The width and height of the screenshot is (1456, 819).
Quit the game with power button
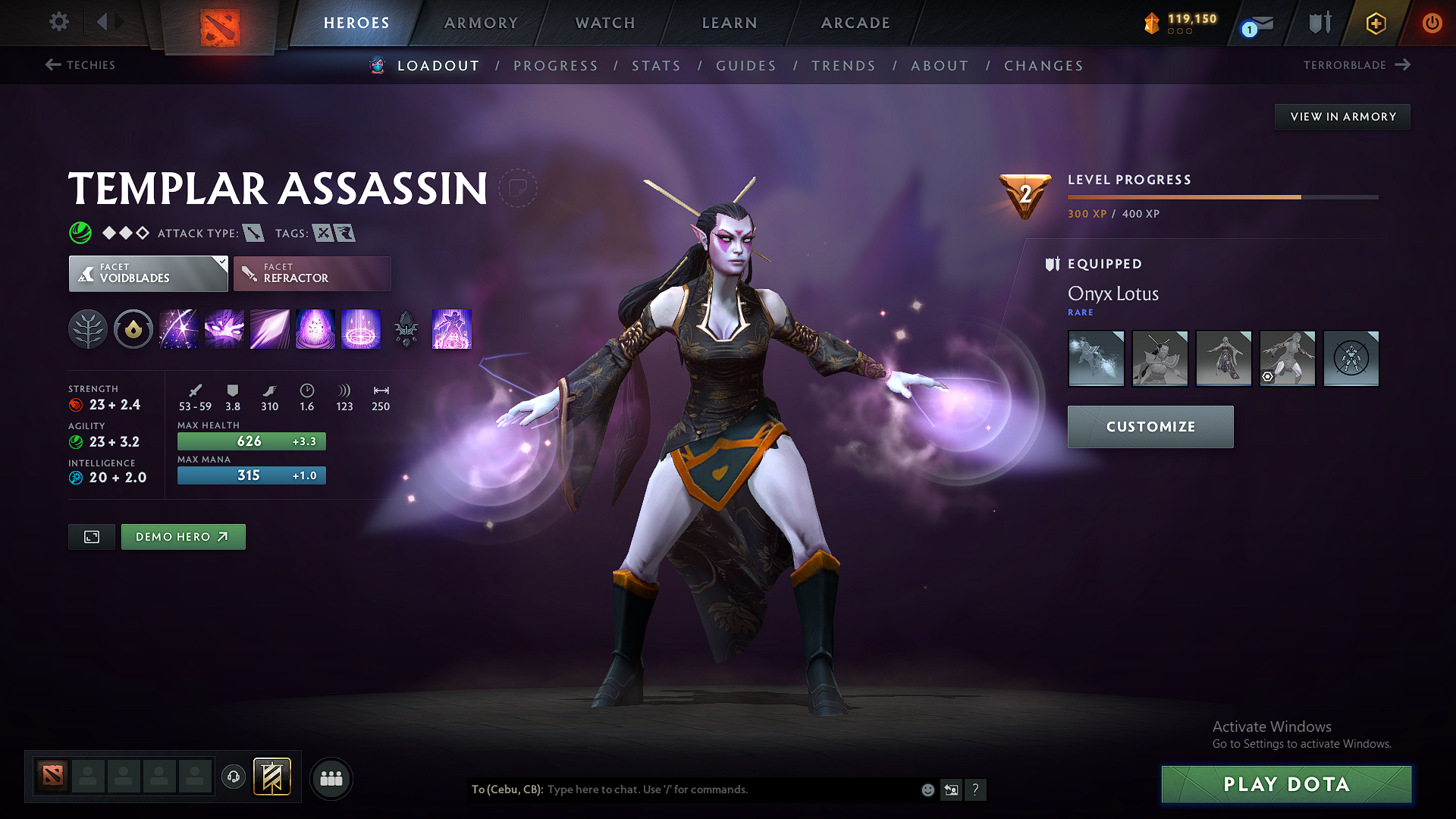(1432, 23)
